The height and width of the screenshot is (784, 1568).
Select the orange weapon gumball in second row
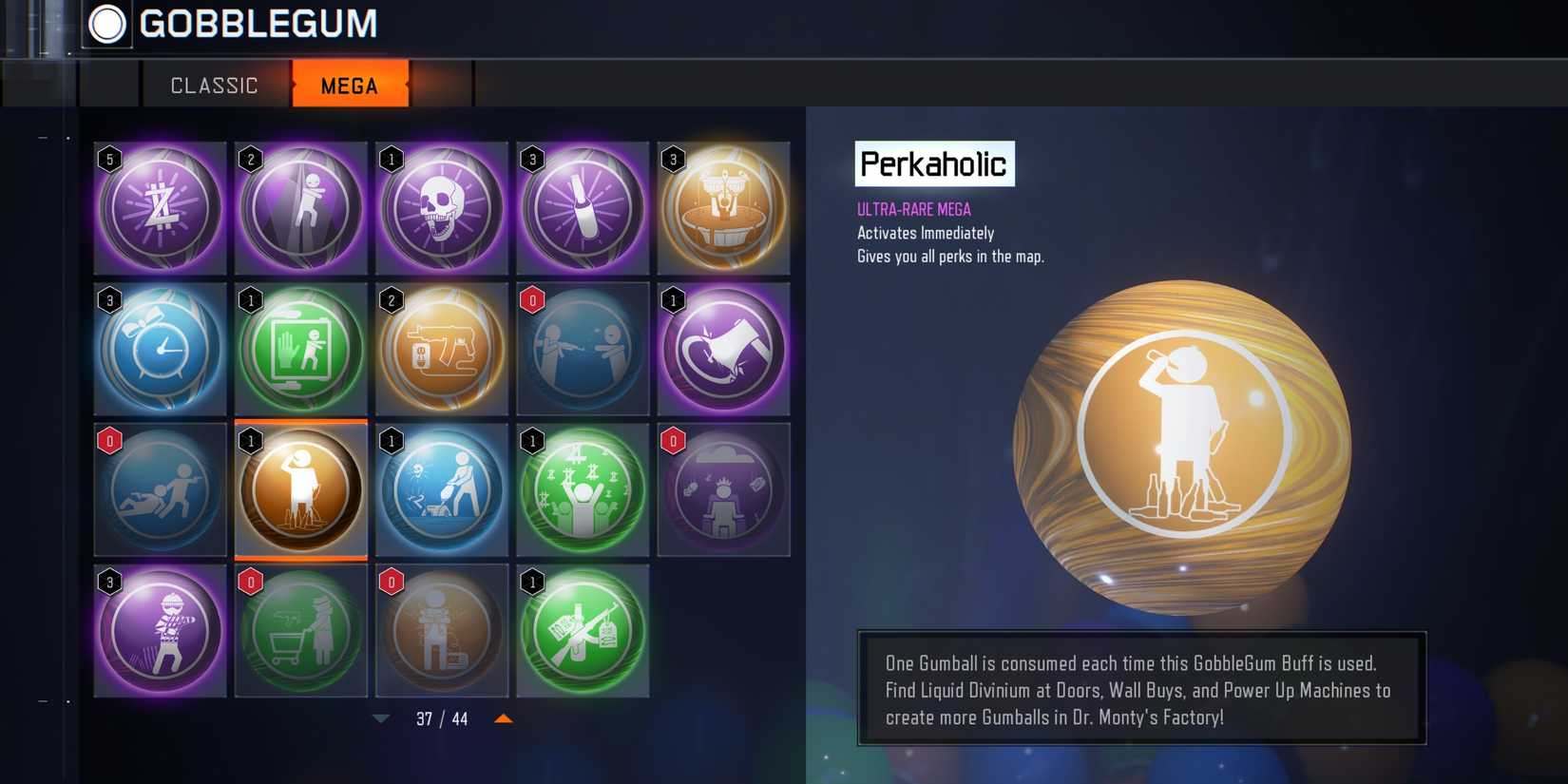[441, 349]
